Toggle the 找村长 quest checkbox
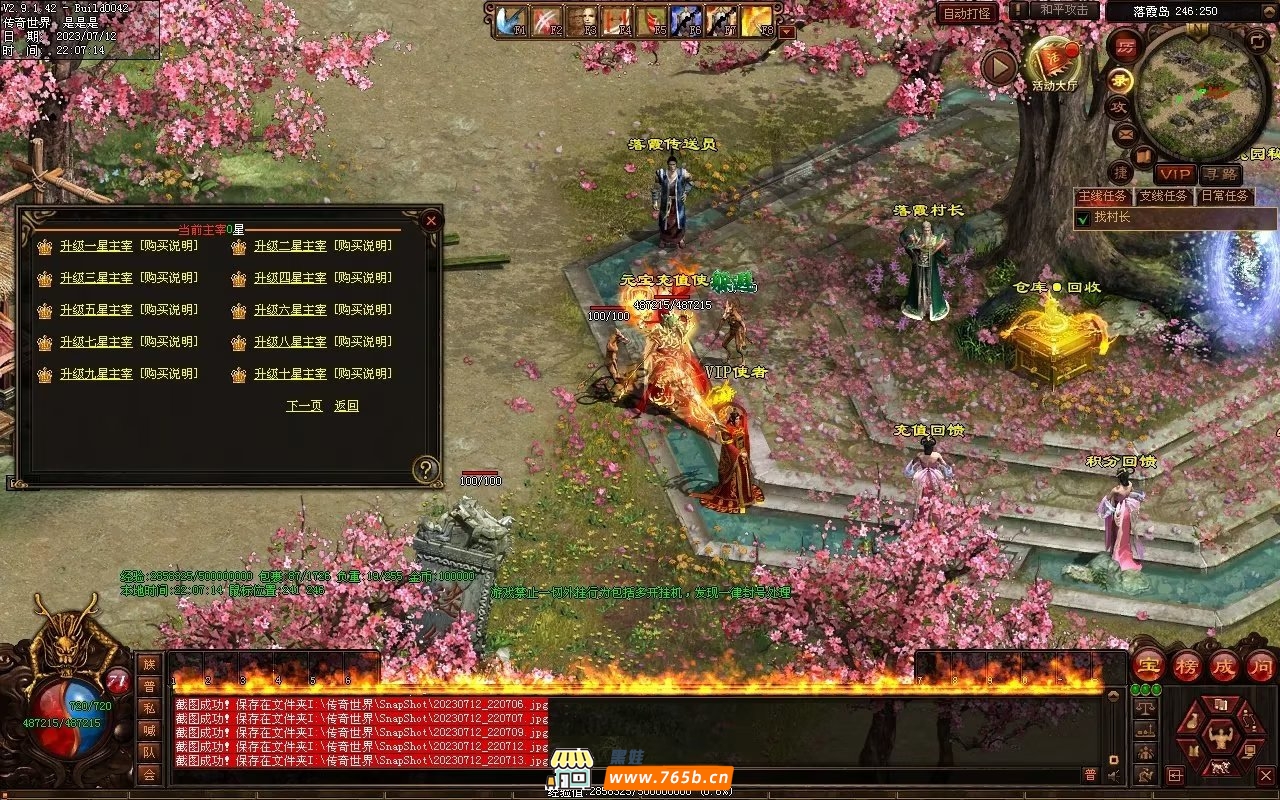The image size is (1280, 800). point(1083,217)
